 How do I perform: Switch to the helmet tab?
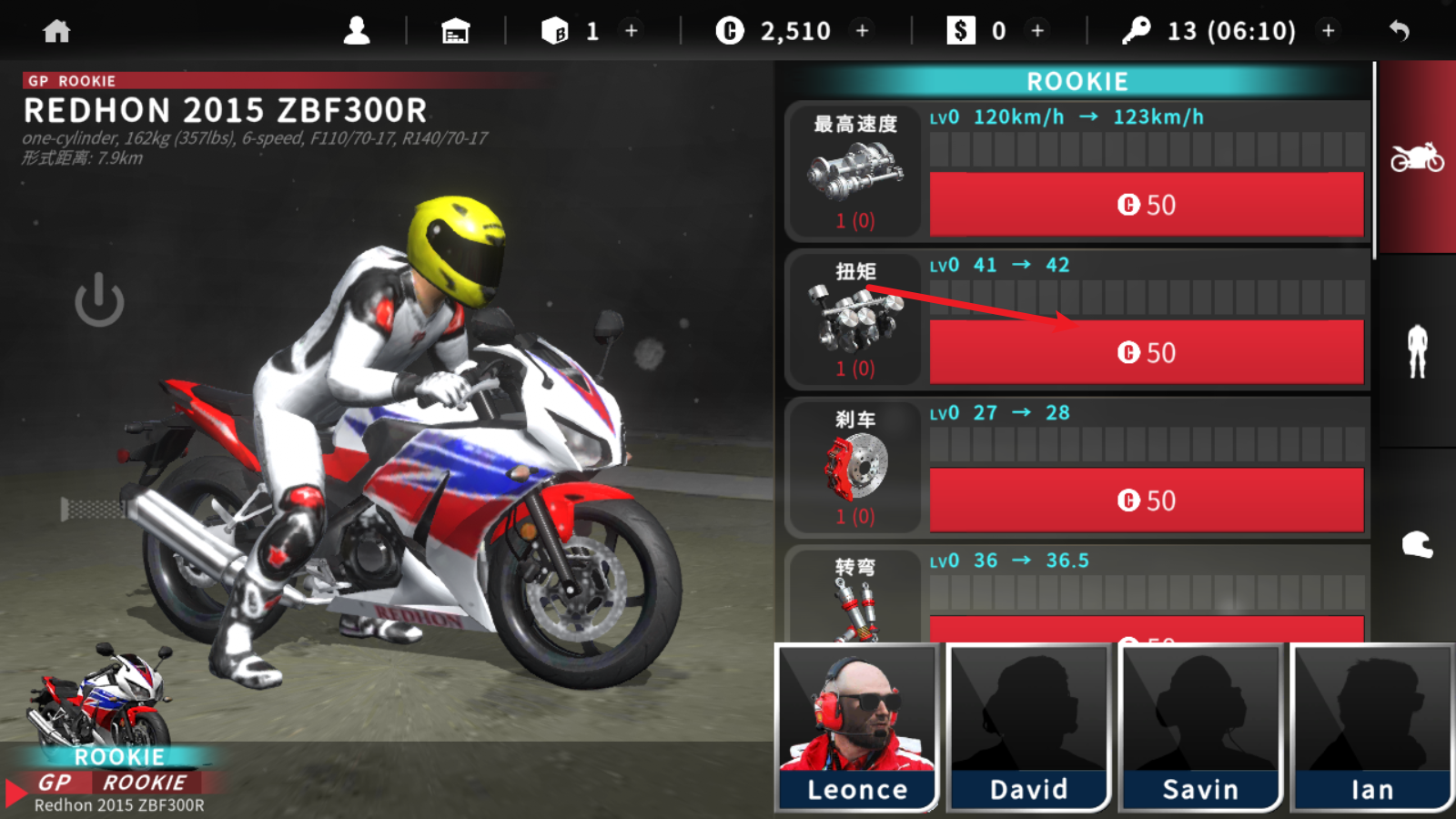1417,545
